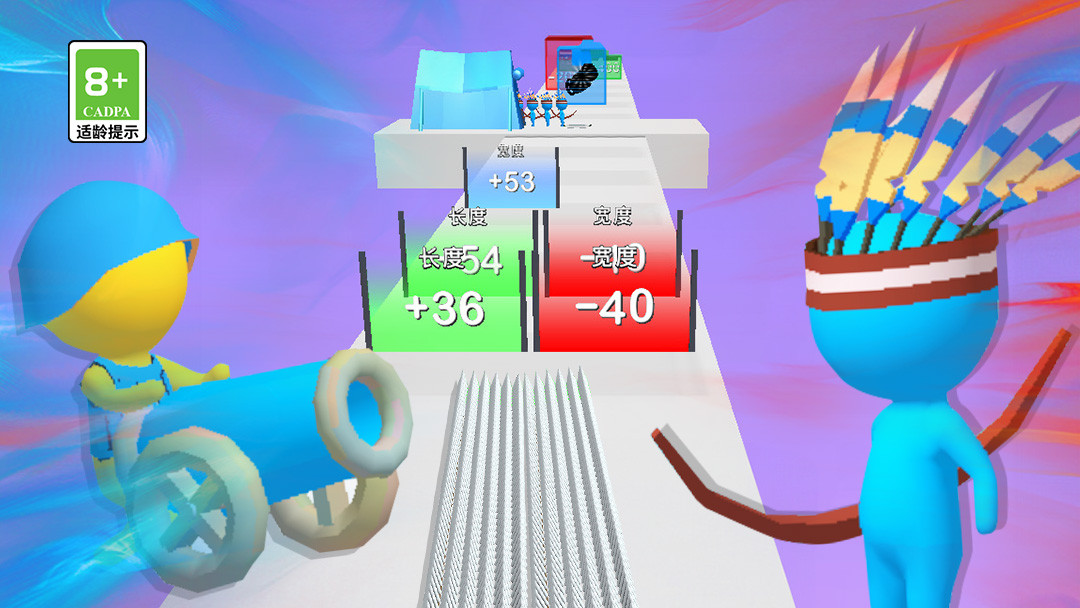Open the CADPA 8+ age rating notice
Image resolution: width=1080 pixels, height=608 pixels.
[x=107, y=91]
